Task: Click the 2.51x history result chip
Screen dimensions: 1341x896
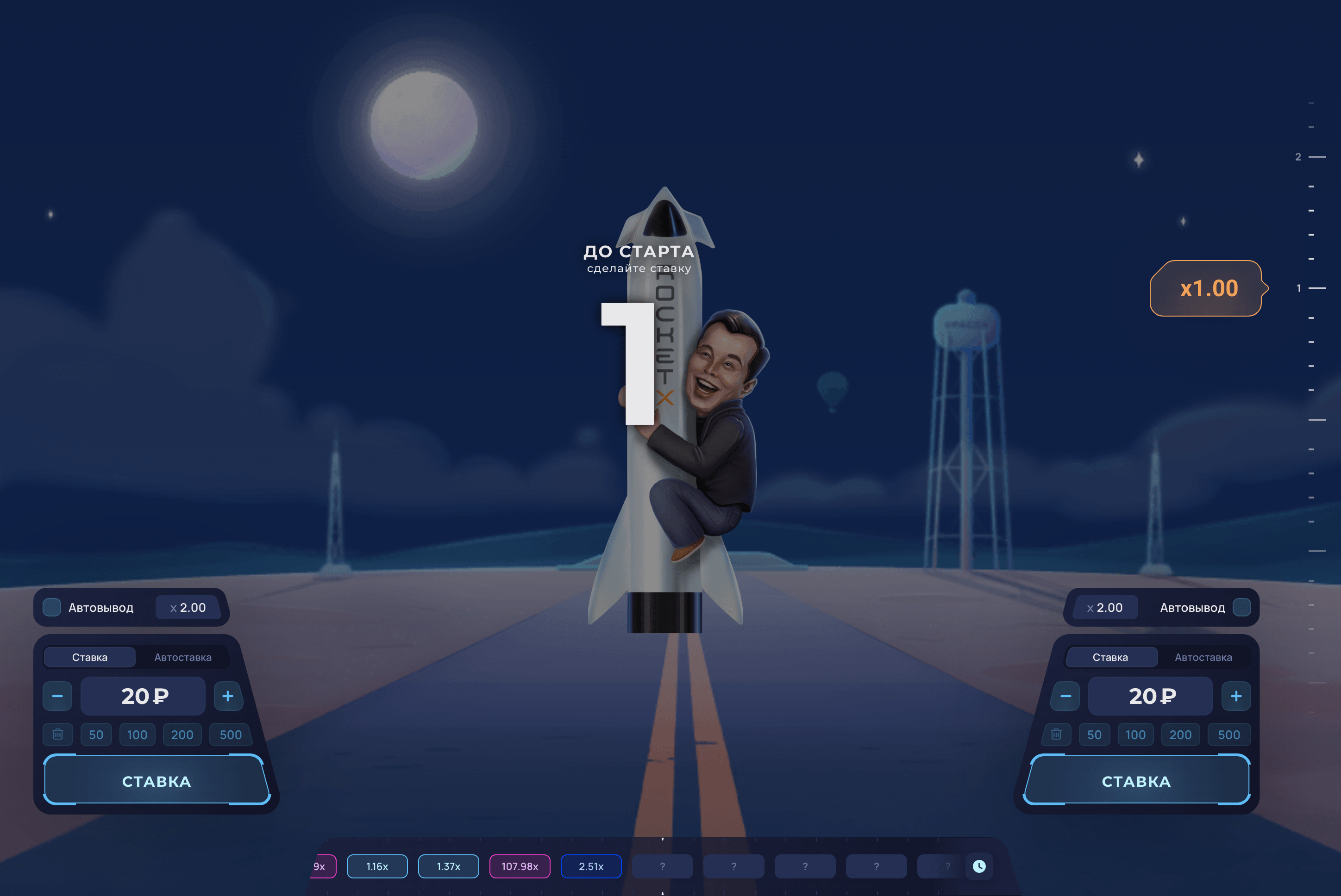Action: tap(591, 866)
